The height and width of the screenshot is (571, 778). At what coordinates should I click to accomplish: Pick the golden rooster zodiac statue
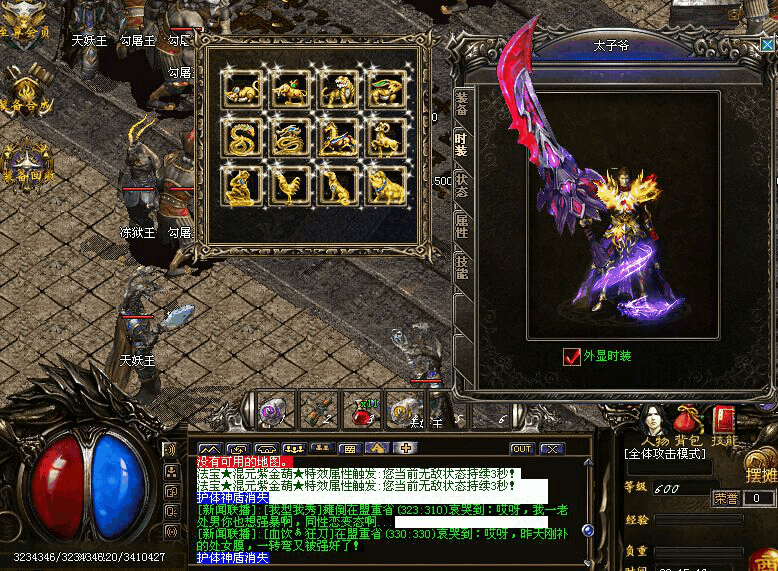(x=290, y=186)
